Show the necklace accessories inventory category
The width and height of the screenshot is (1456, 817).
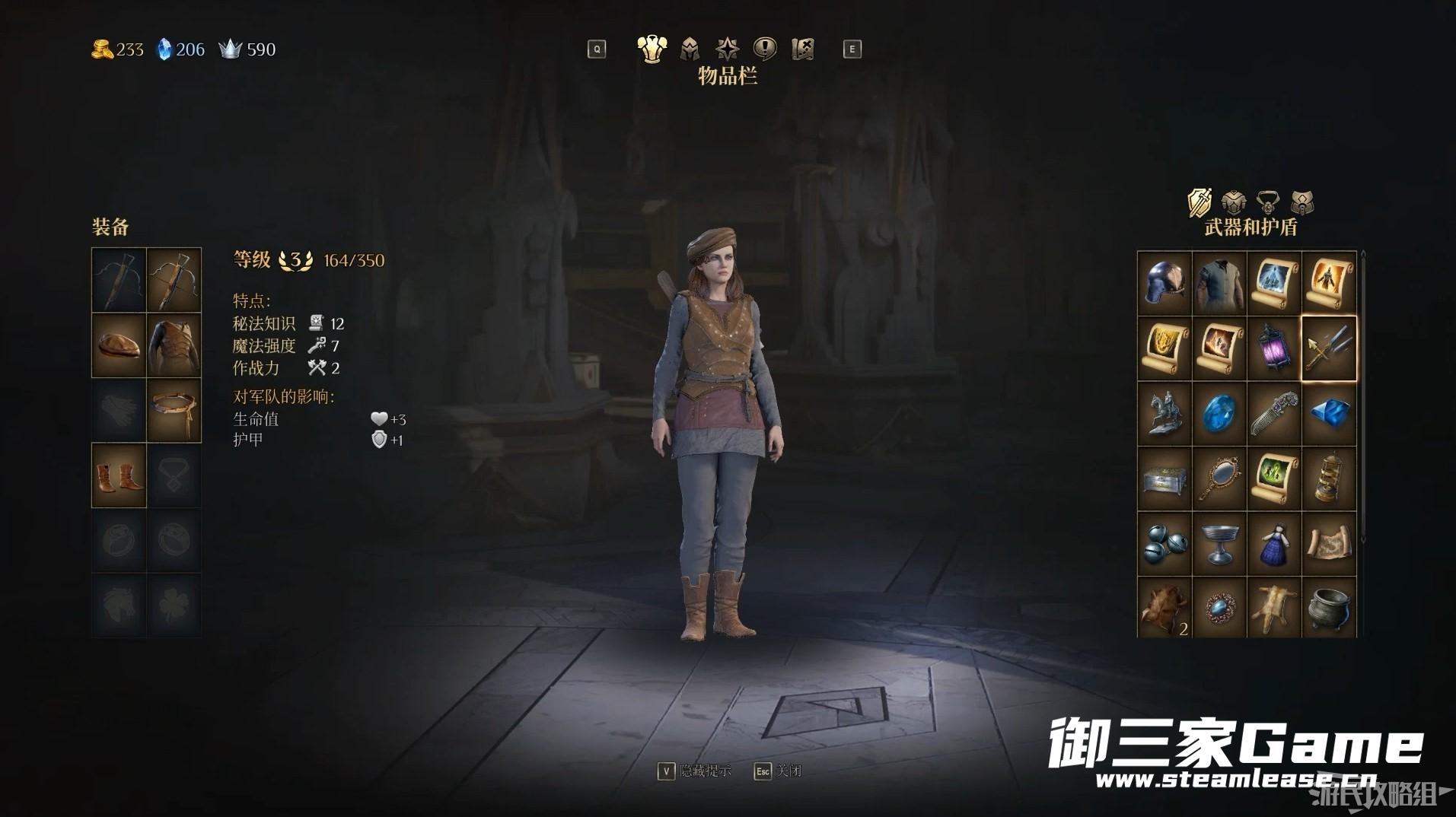1267,202
